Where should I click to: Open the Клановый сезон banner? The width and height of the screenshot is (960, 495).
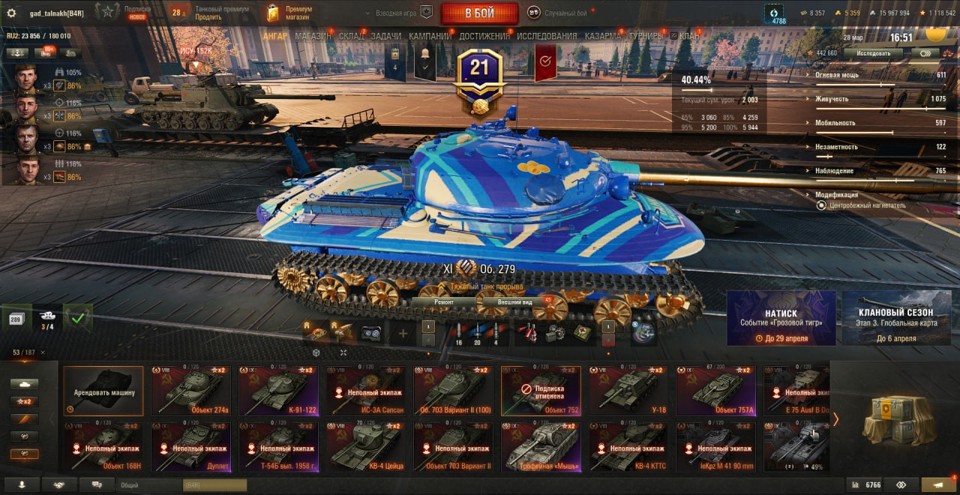[x=896, y=318]
